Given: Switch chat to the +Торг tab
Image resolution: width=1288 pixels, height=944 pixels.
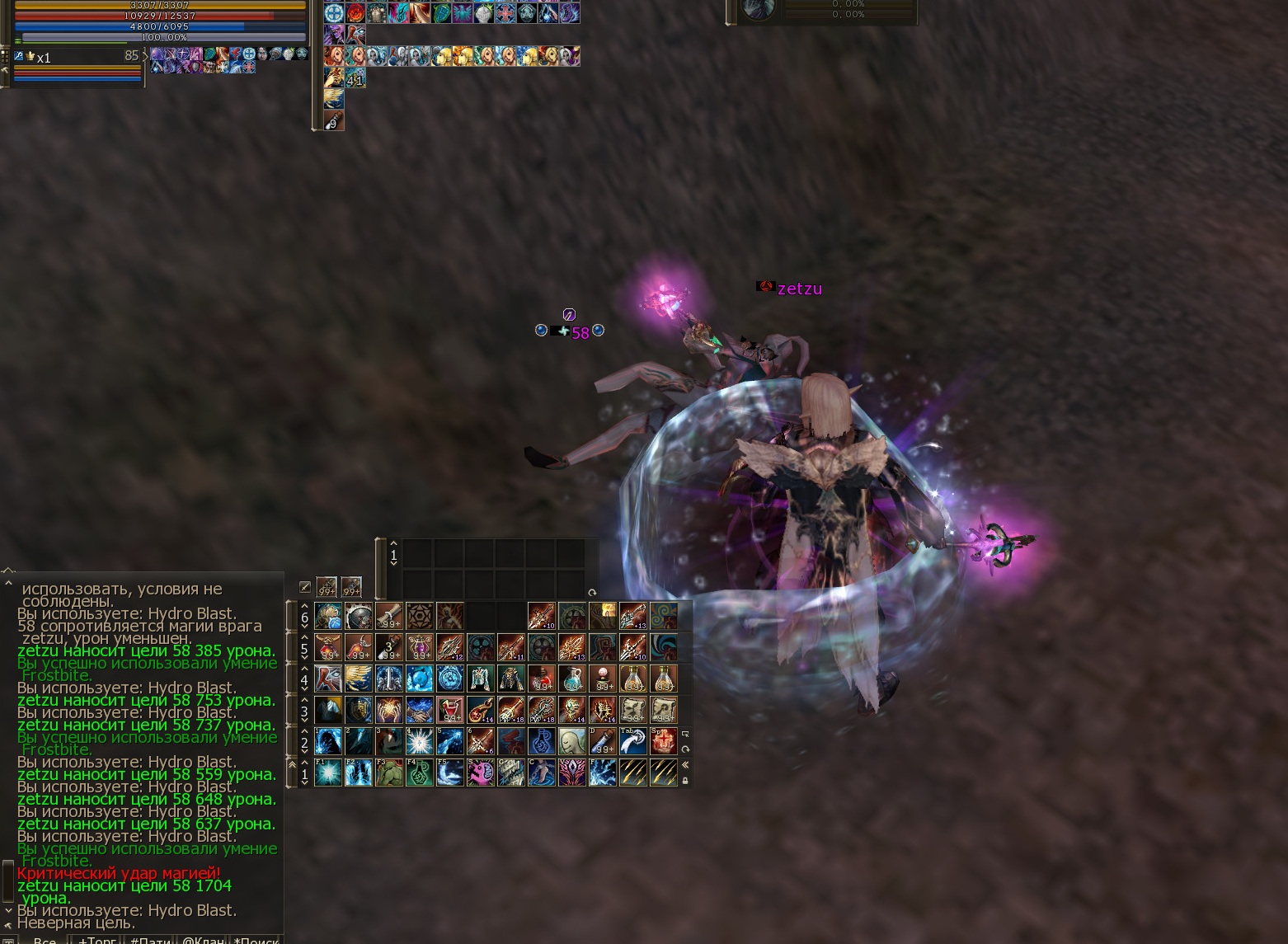Looking at the screenshot, I should [x=96, y=939].
